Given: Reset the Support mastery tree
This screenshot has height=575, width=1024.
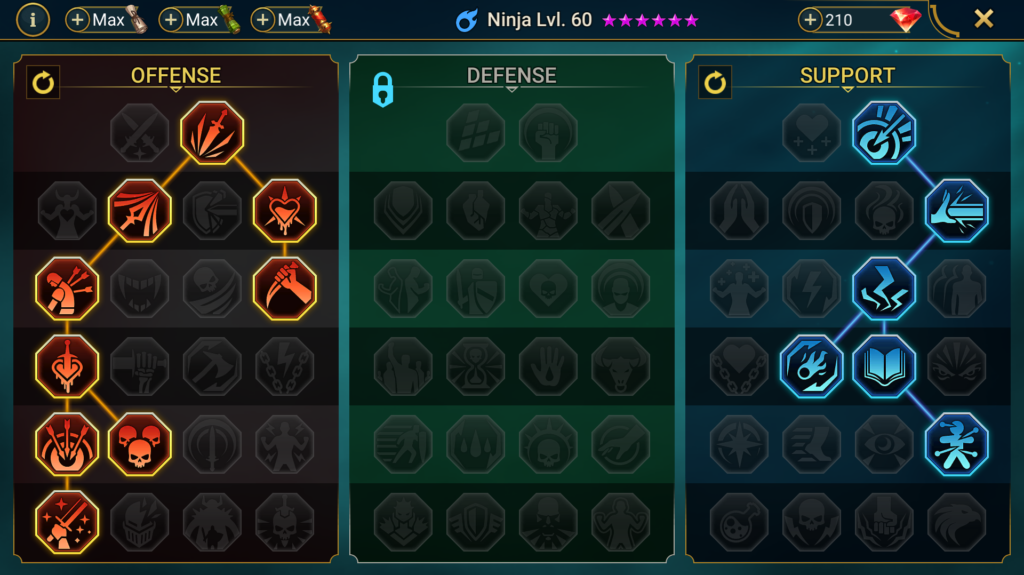Looking at the screenshot, I should tap(715, 82).
